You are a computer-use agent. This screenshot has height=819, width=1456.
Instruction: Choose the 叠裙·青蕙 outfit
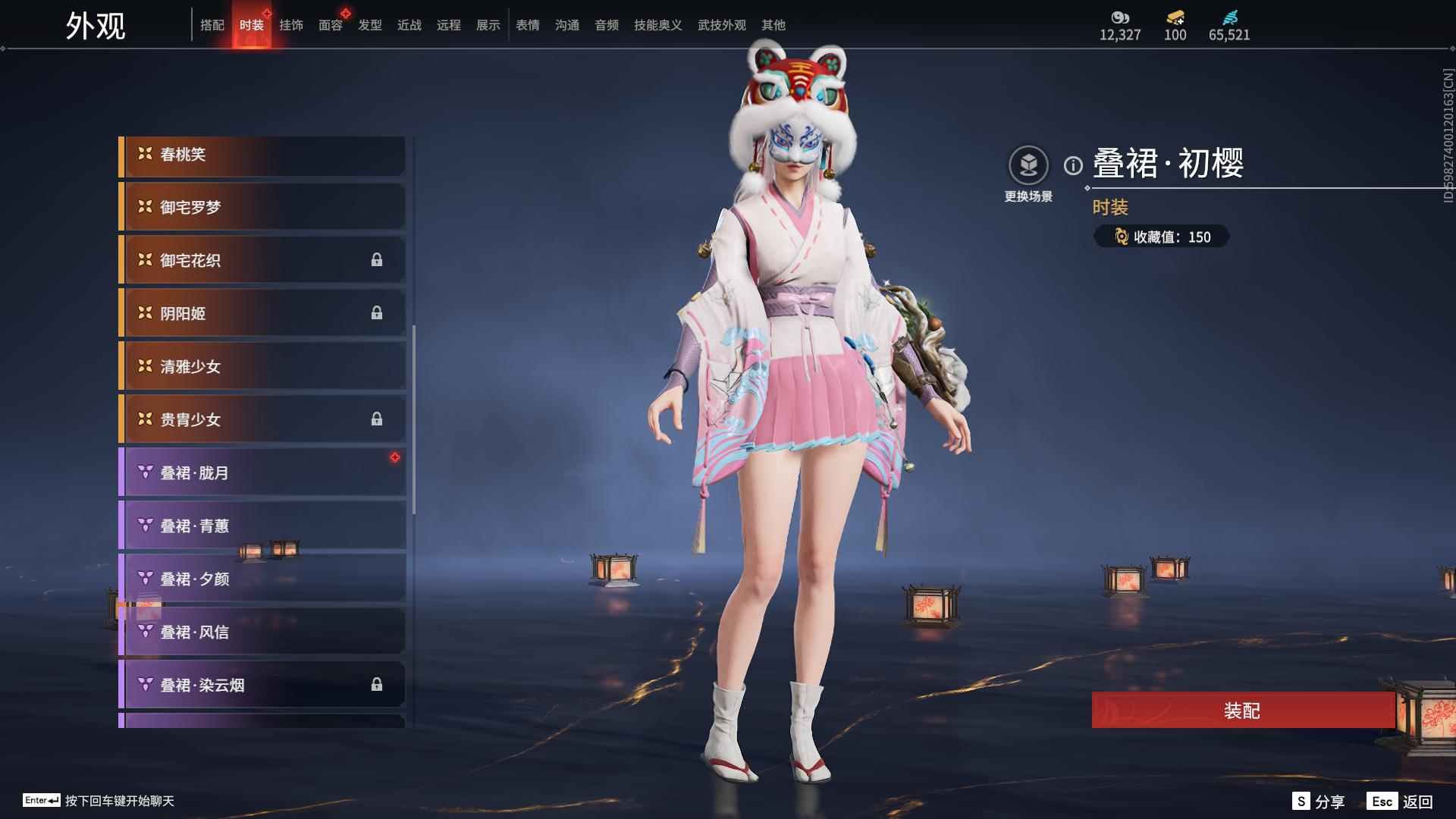pyautogui.click(x=262, y=526)
